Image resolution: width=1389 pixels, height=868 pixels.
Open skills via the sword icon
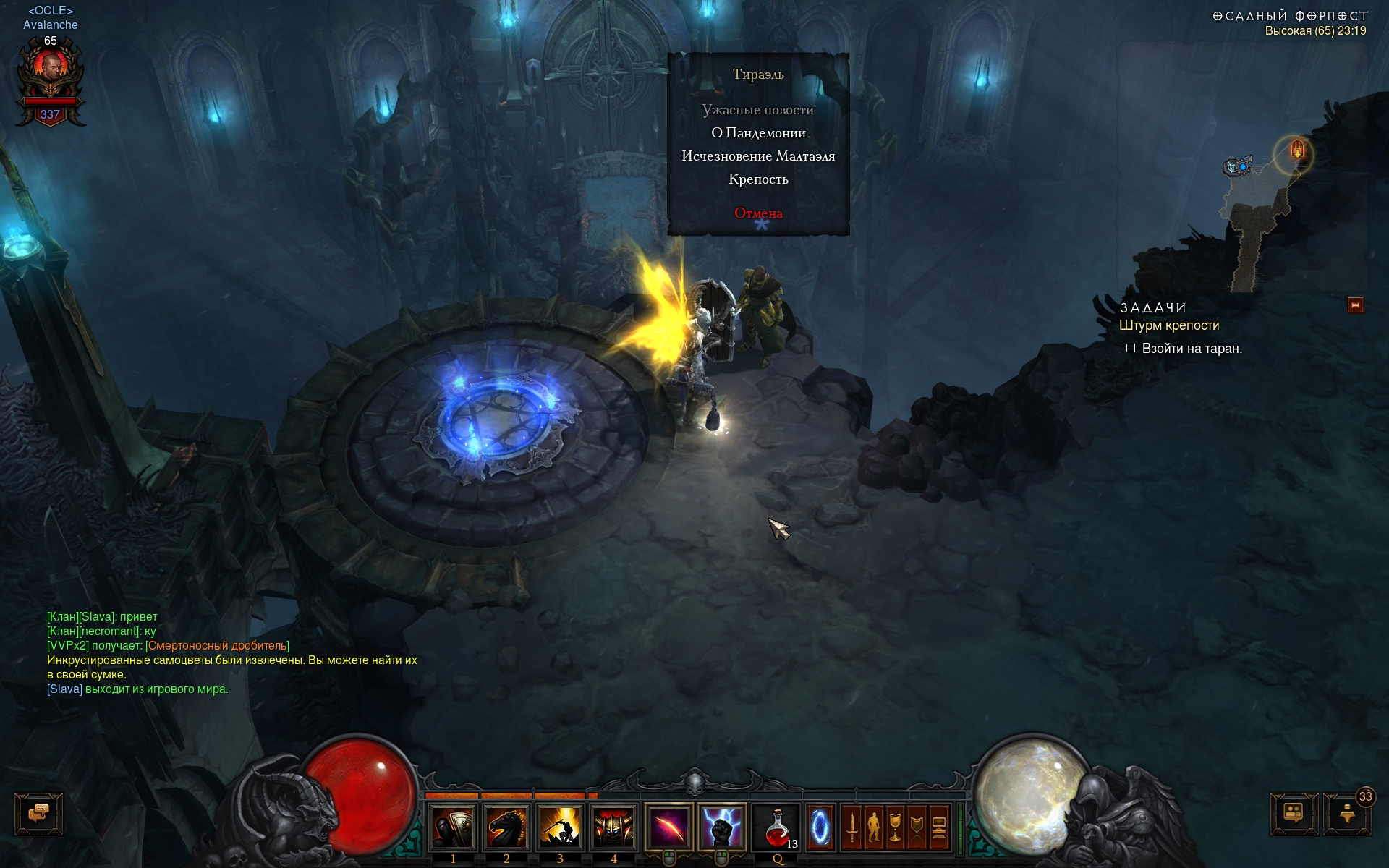coord(852,827)
